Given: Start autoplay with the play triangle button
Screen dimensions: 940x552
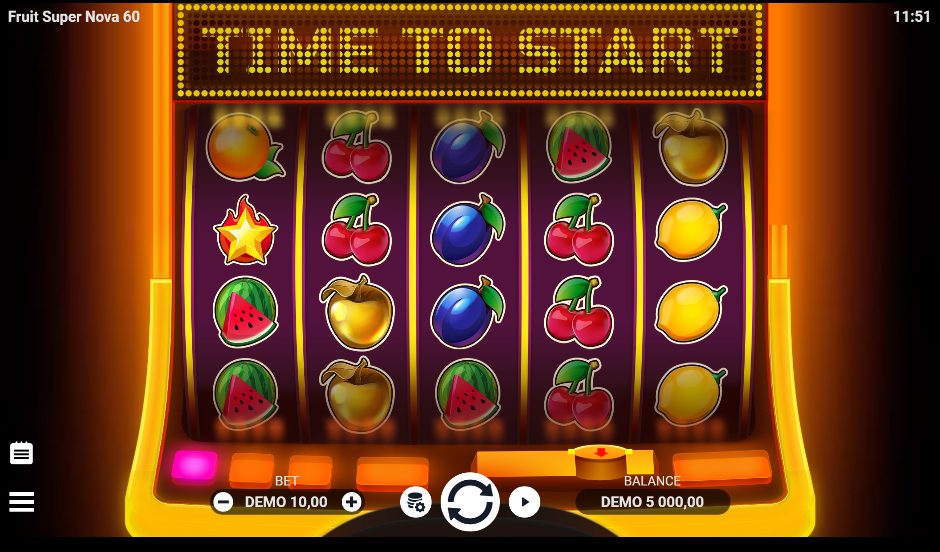Looking at the screenshot, I should point(524,502).
